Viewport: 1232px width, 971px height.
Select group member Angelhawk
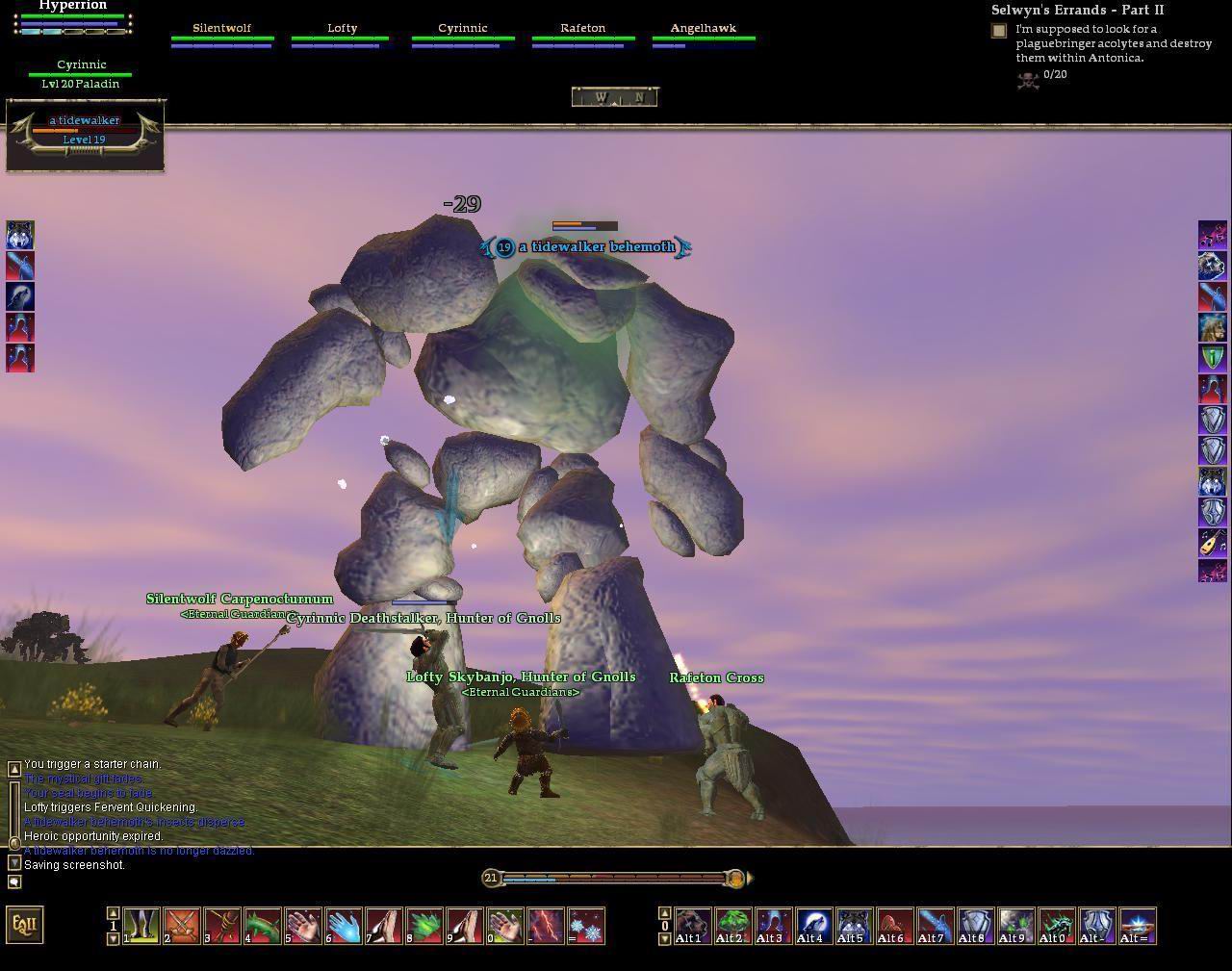[703, 33]
